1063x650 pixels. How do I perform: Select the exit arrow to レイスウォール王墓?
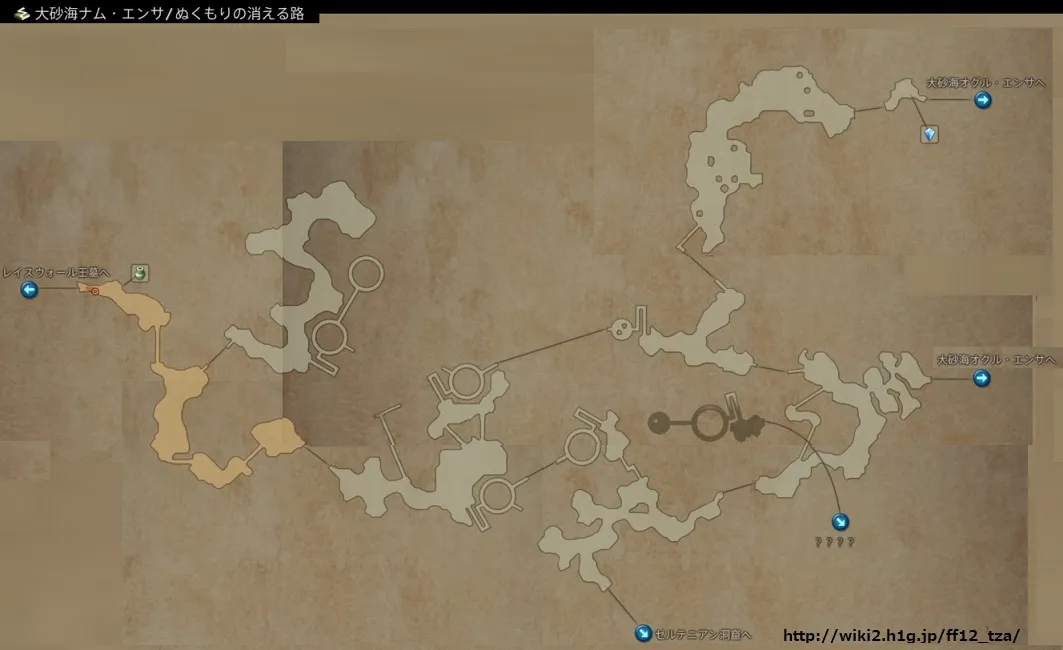pos(29,290)
